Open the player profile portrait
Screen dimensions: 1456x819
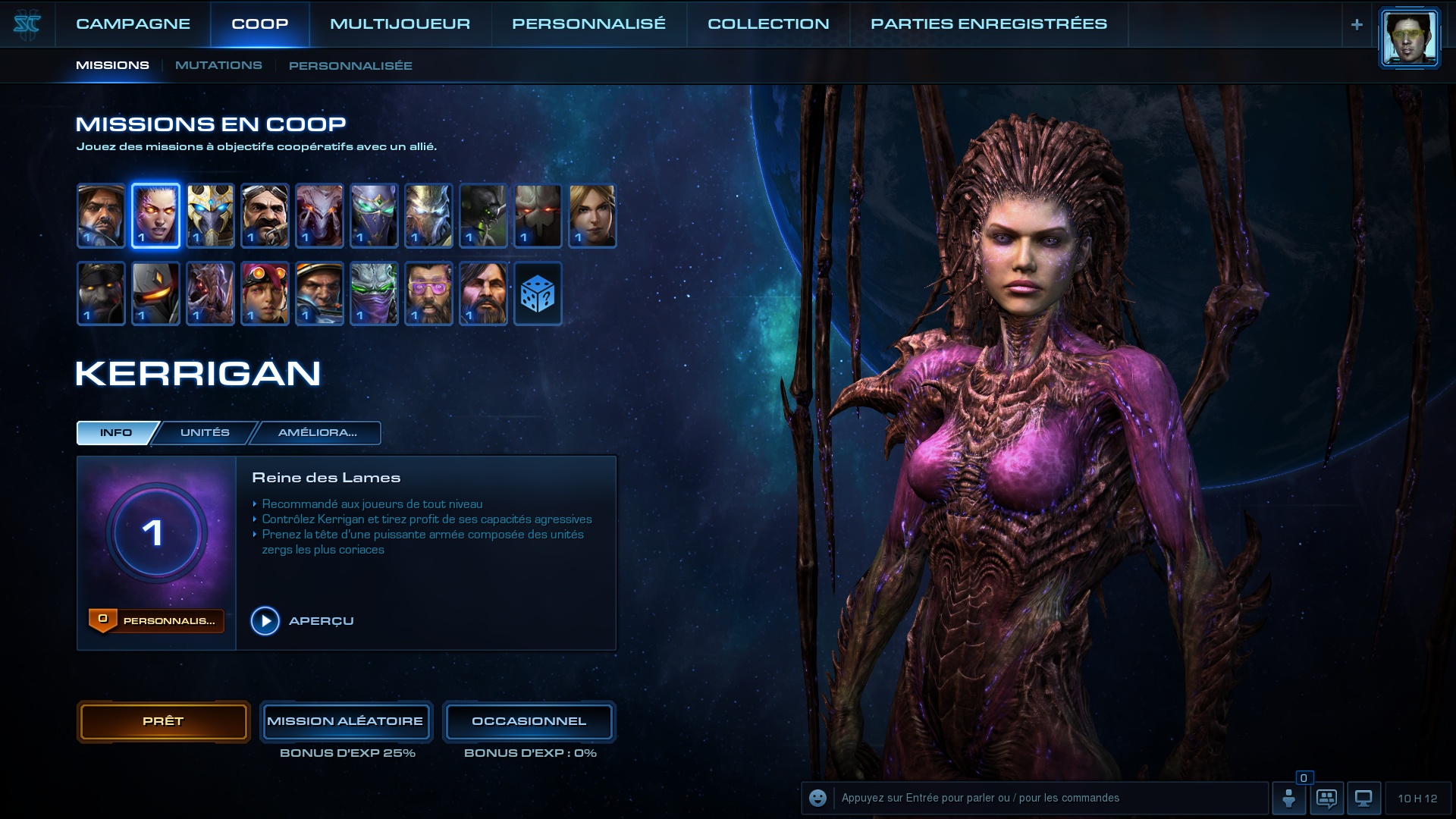pos(1408,38)
